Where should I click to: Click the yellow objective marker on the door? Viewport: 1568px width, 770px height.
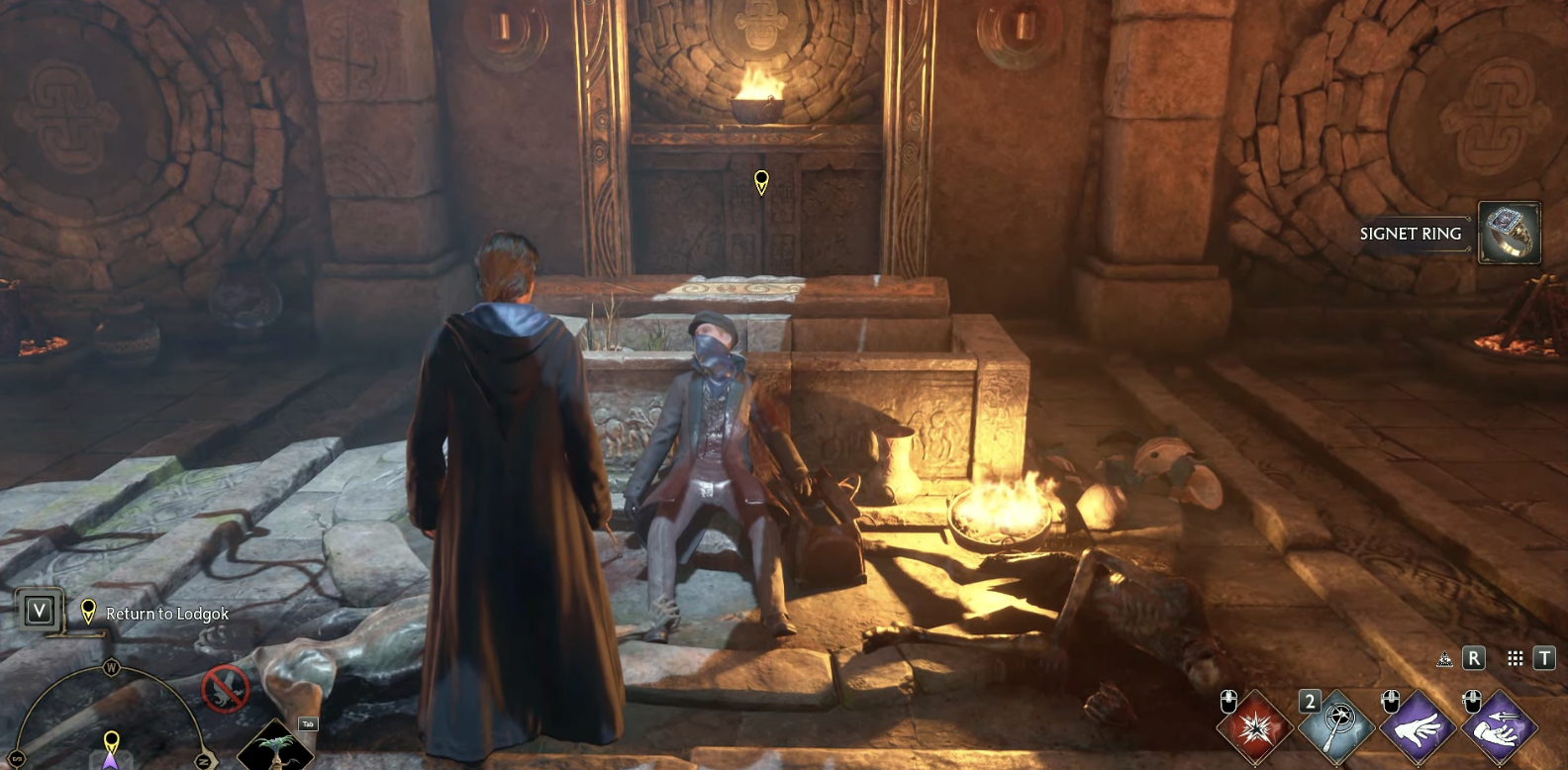tap(761, 182)
